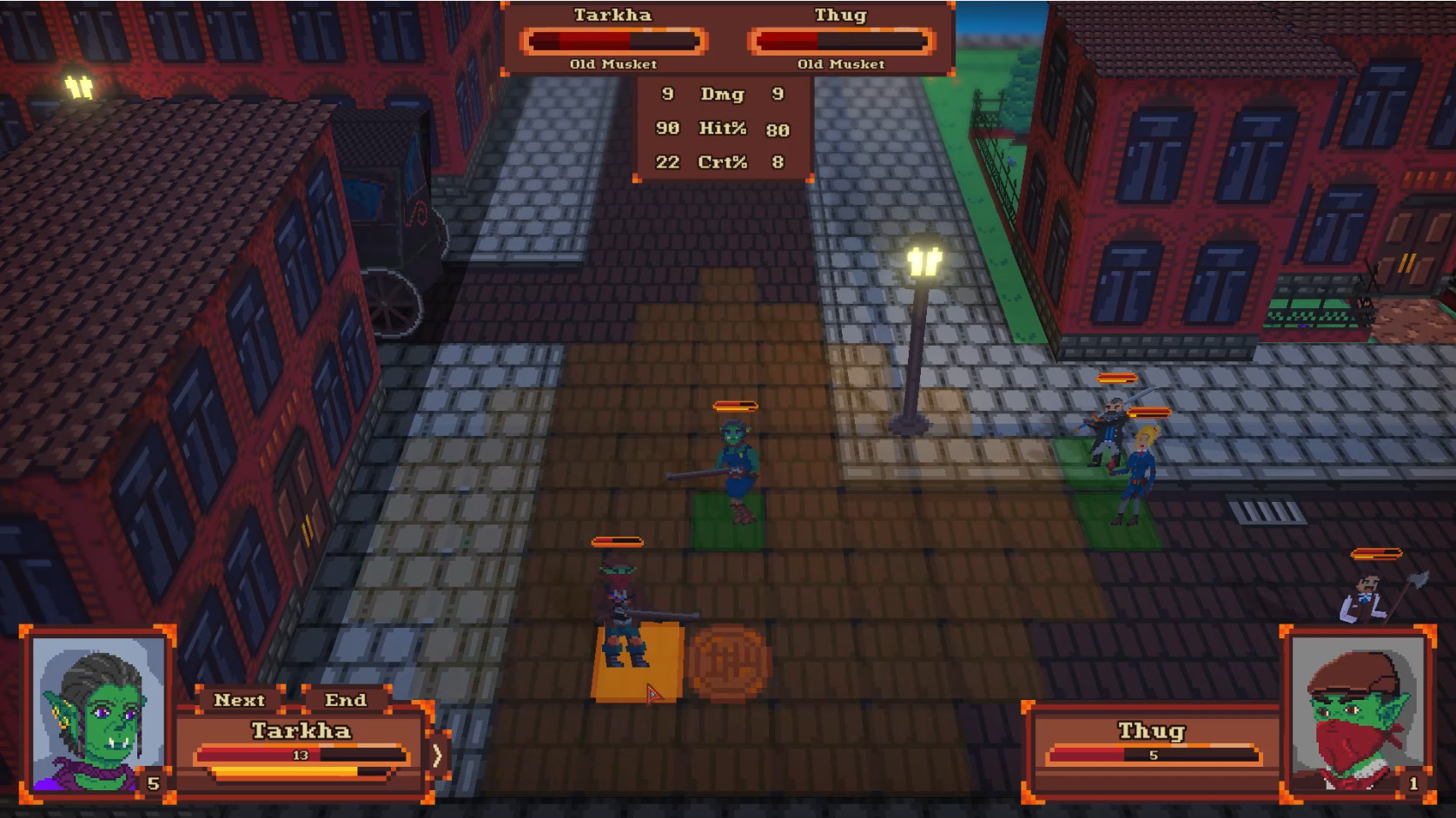This screenshot has width=1456, height=818.
Task: Click the Crt% row in the battle forecast
Action: [x=724, y=163]
